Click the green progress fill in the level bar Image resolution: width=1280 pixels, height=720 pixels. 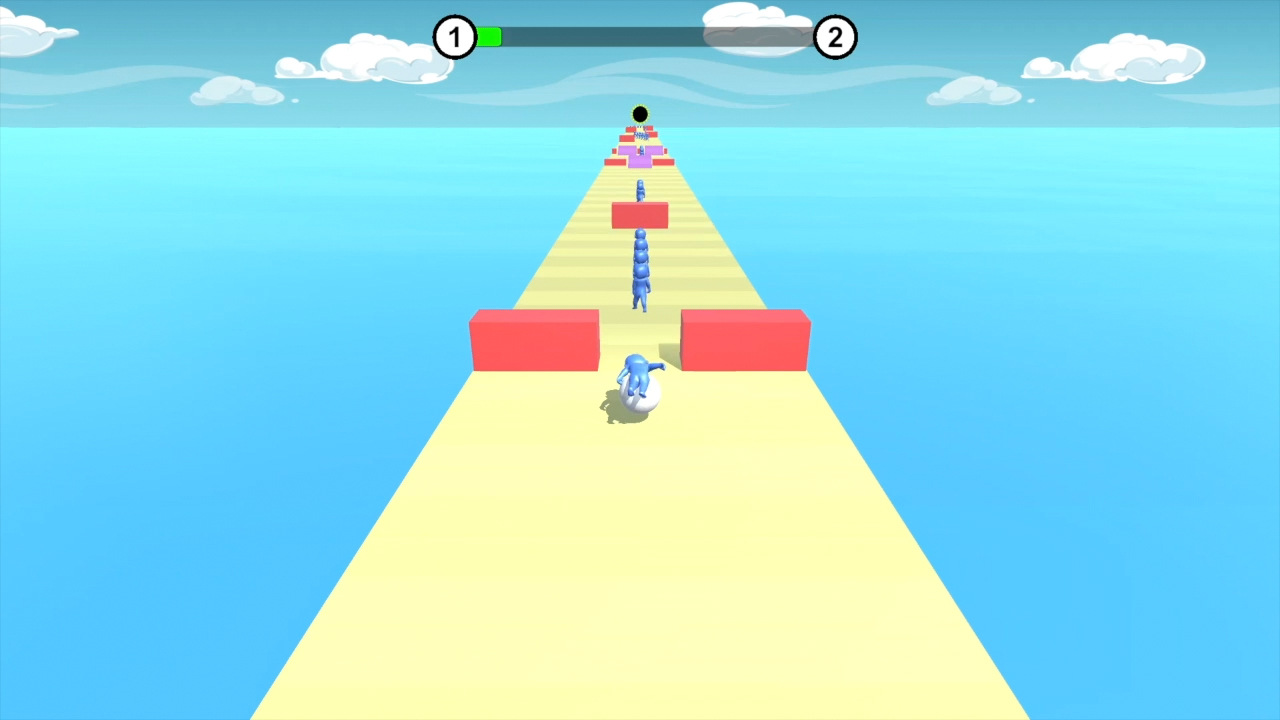pyautogui.click(x=489, y=37)
